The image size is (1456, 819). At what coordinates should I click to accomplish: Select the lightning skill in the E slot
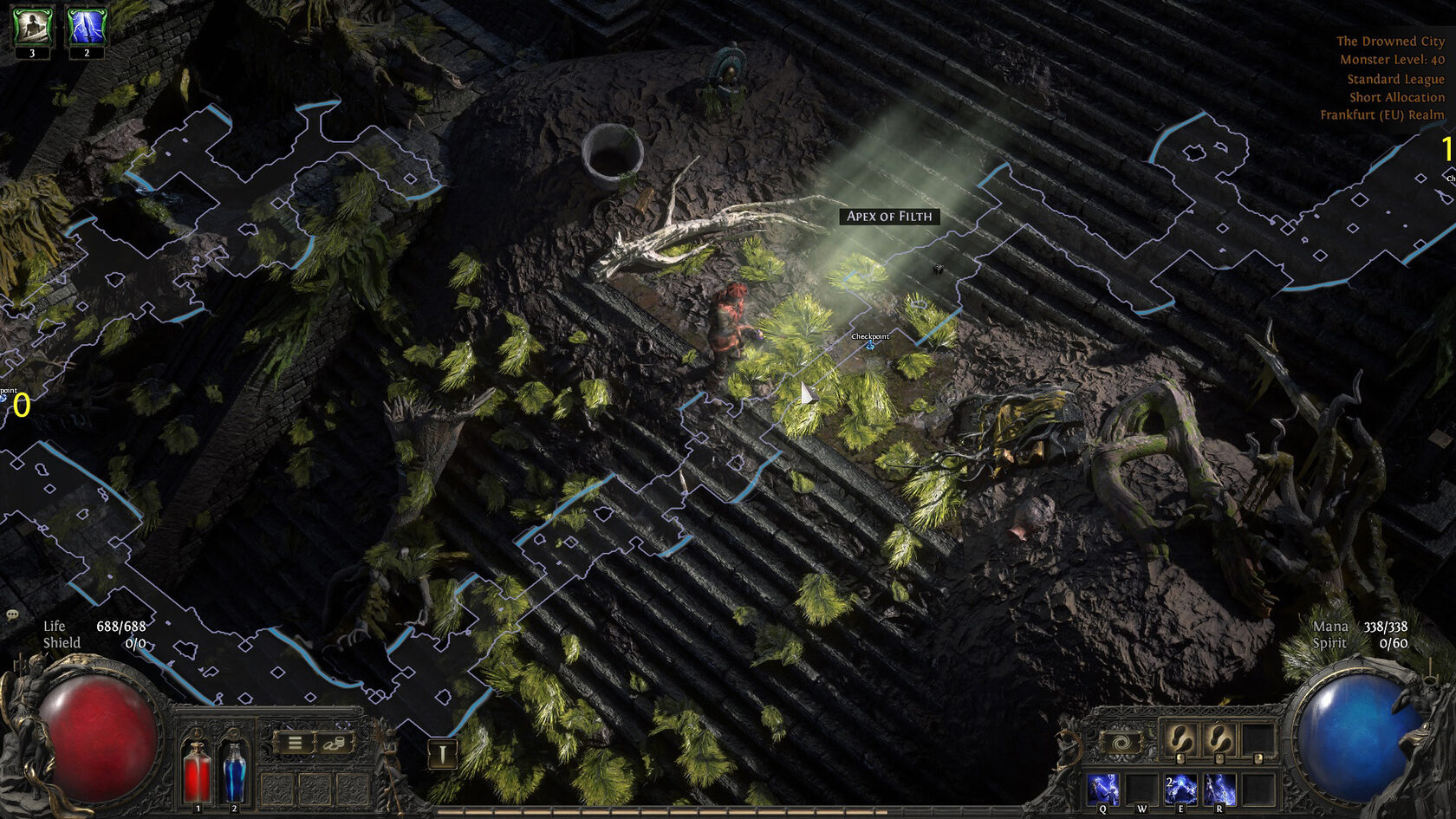(x=1180, y=790)
